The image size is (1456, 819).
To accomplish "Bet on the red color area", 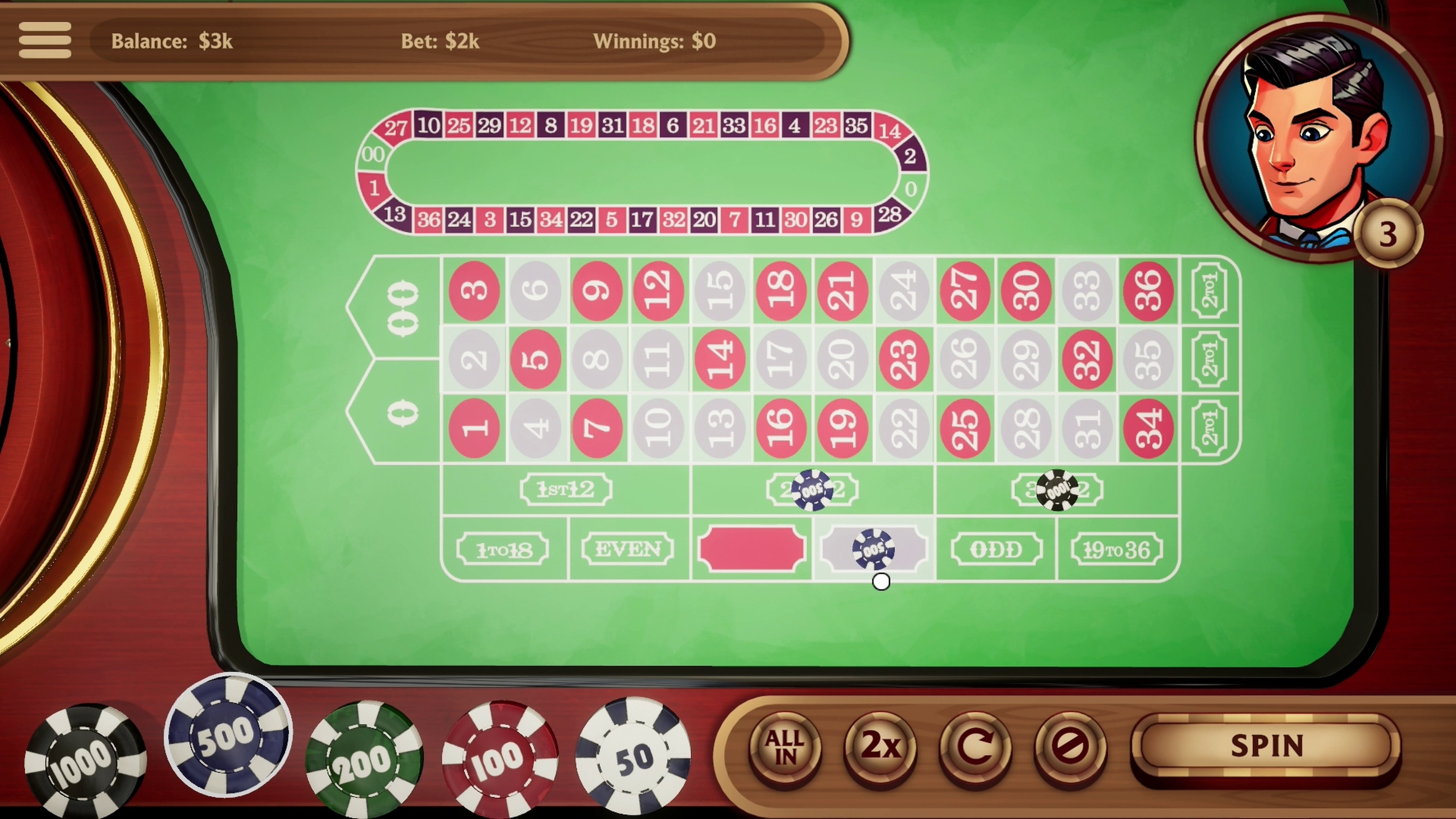I will pyautogui.click(x=752, y=548).
